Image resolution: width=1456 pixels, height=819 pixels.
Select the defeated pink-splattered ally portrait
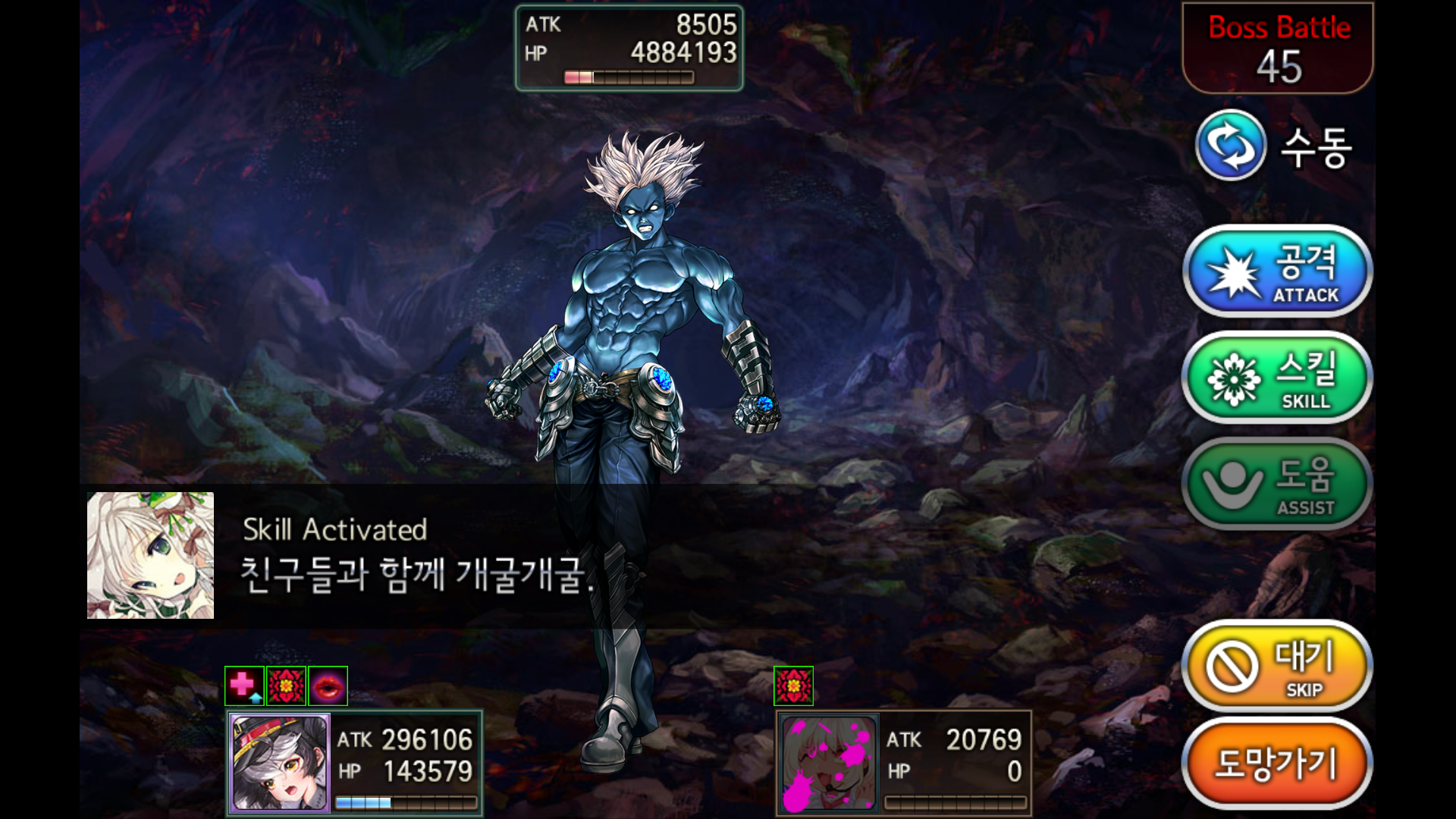pyautogui.click(x=829, y=763)
